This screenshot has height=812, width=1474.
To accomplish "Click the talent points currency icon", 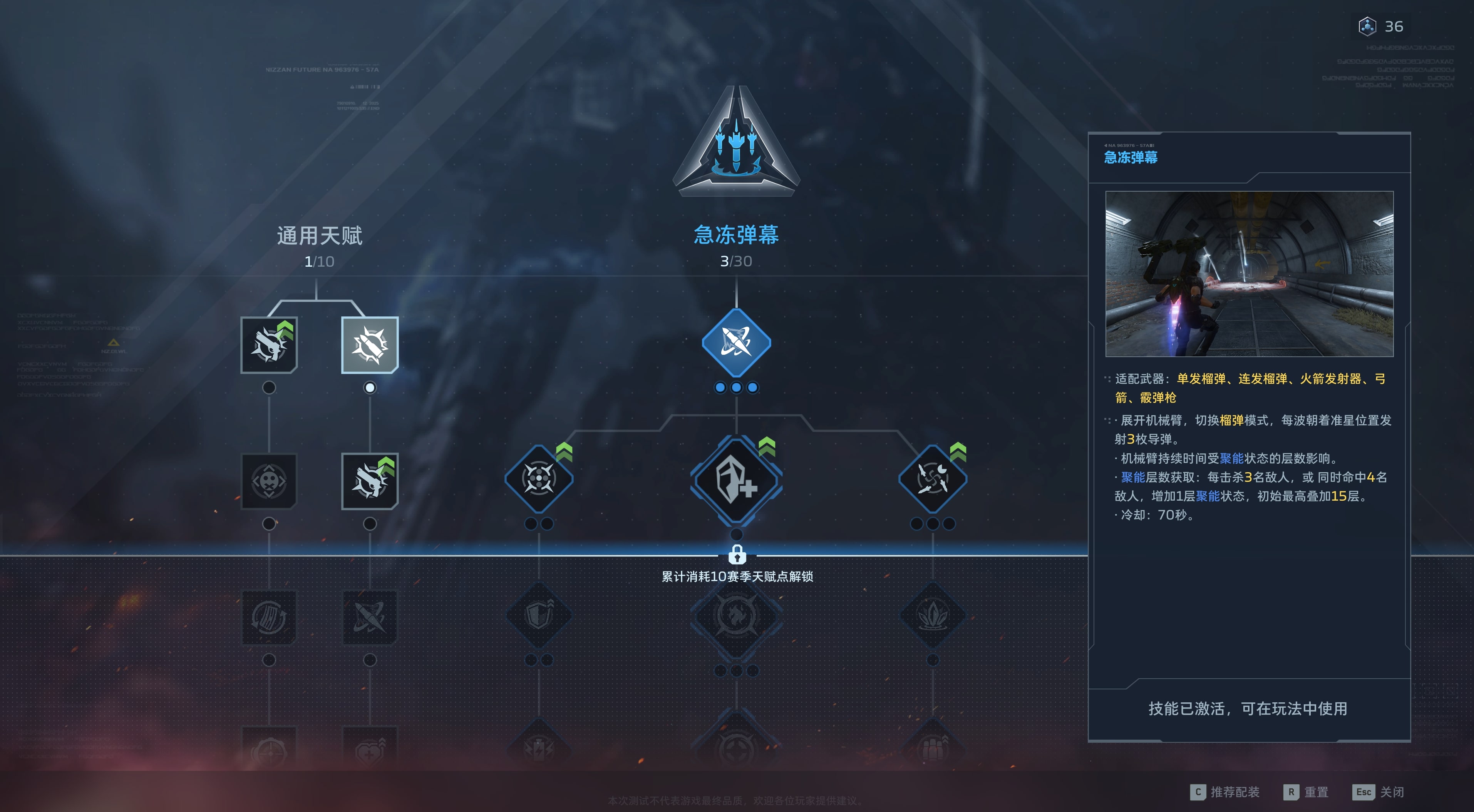I will click(1367, 26).
